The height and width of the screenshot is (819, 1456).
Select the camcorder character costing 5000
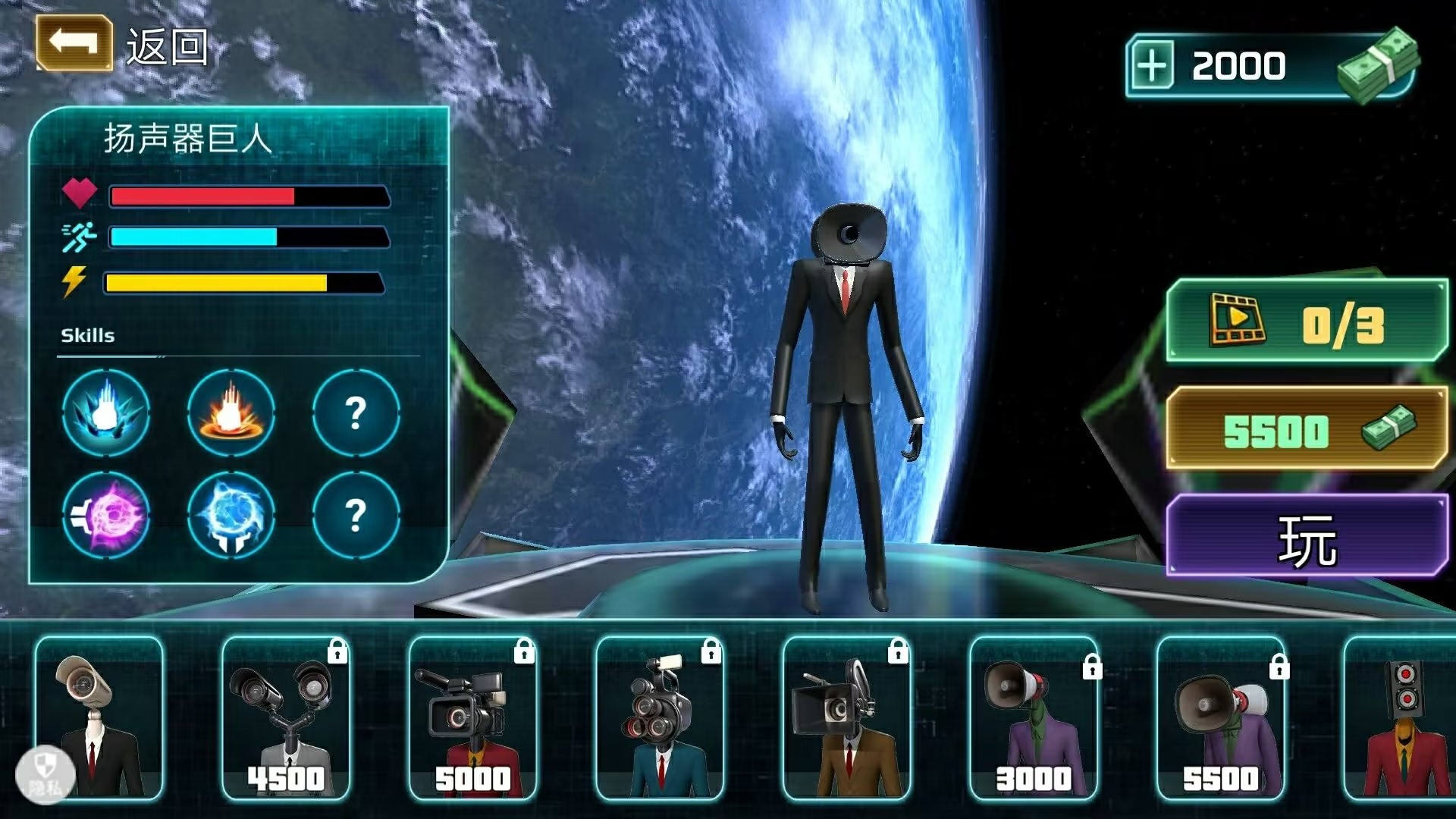(x=472, y=717)
